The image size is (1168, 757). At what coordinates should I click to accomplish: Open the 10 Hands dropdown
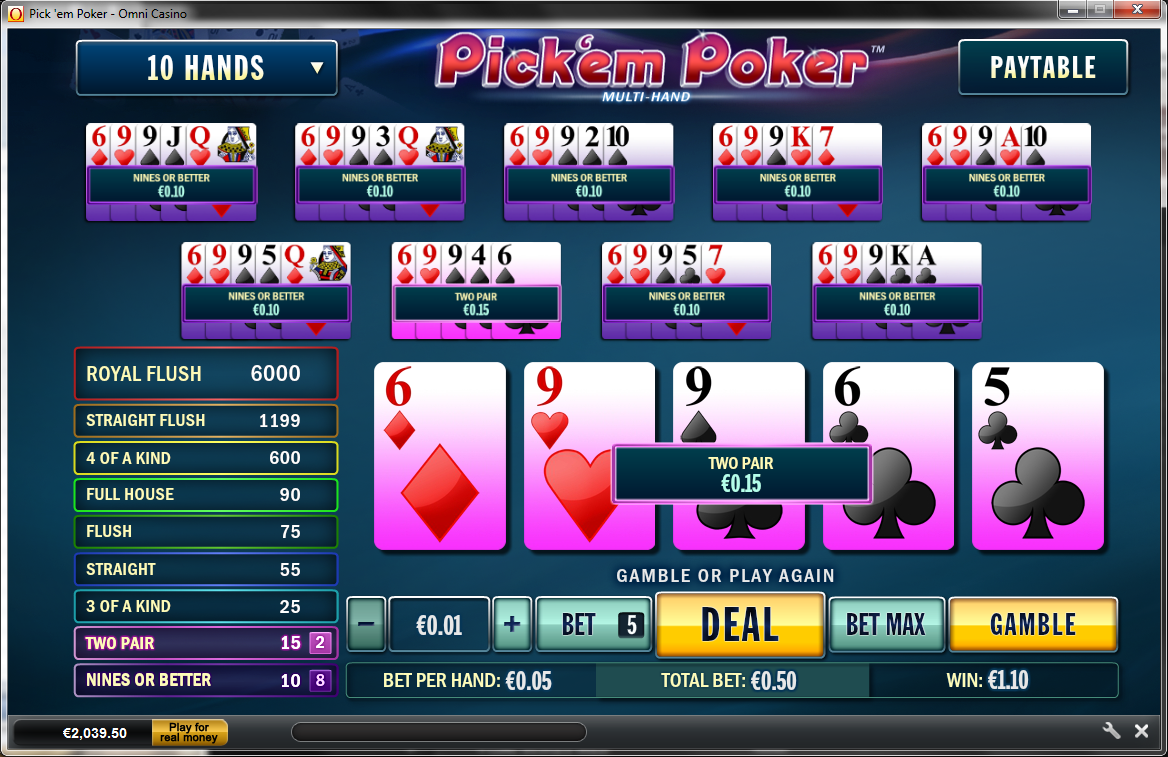206,68
